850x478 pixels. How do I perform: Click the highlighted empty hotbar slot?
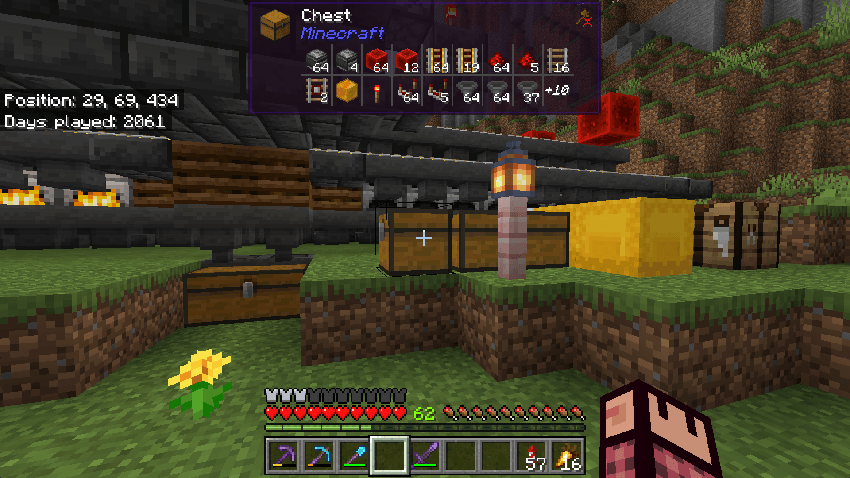coord(390,456)
